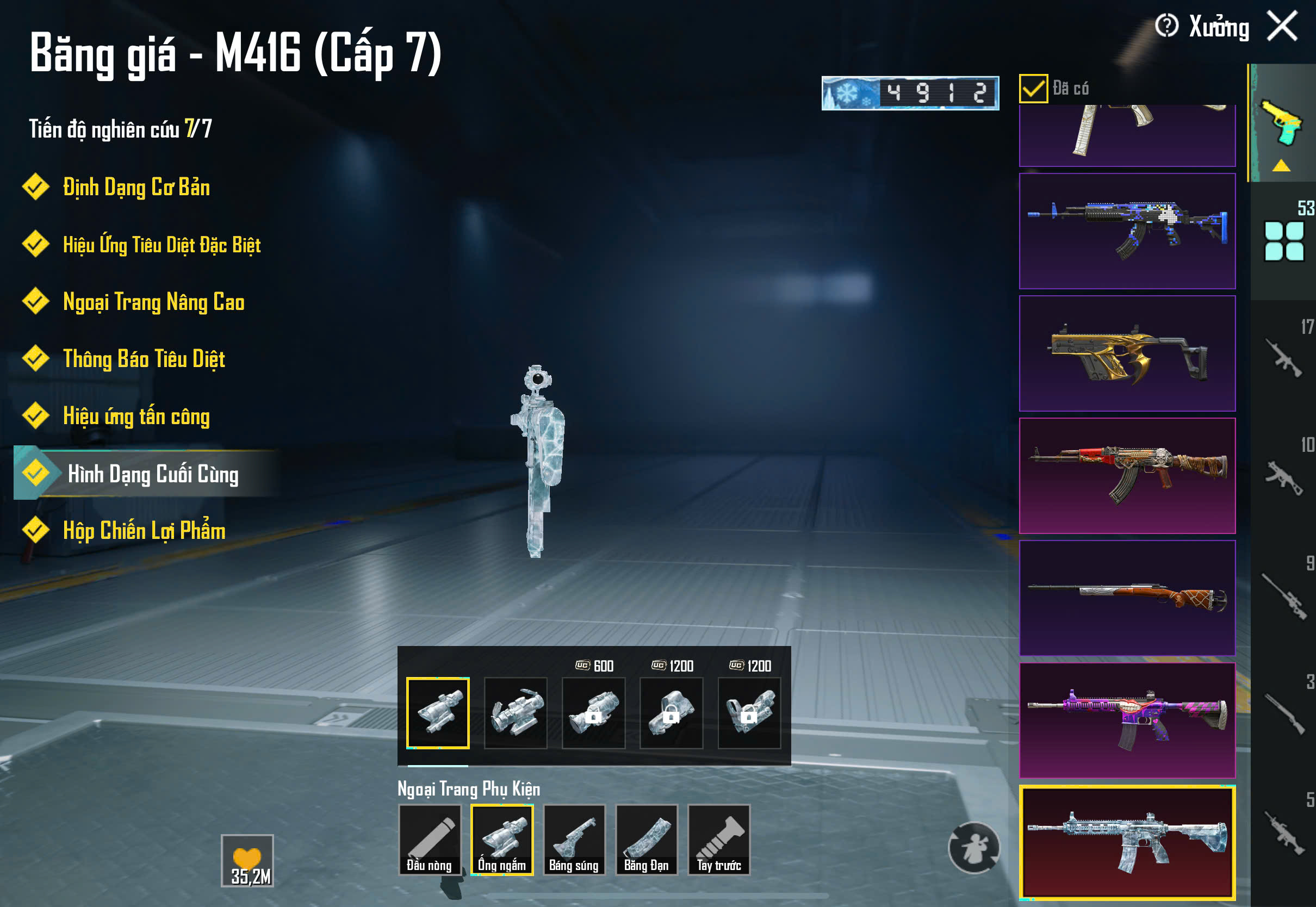Open the help question mark icon
The height and width of the screenshot is (907, 1316).
click(1166, 26)
